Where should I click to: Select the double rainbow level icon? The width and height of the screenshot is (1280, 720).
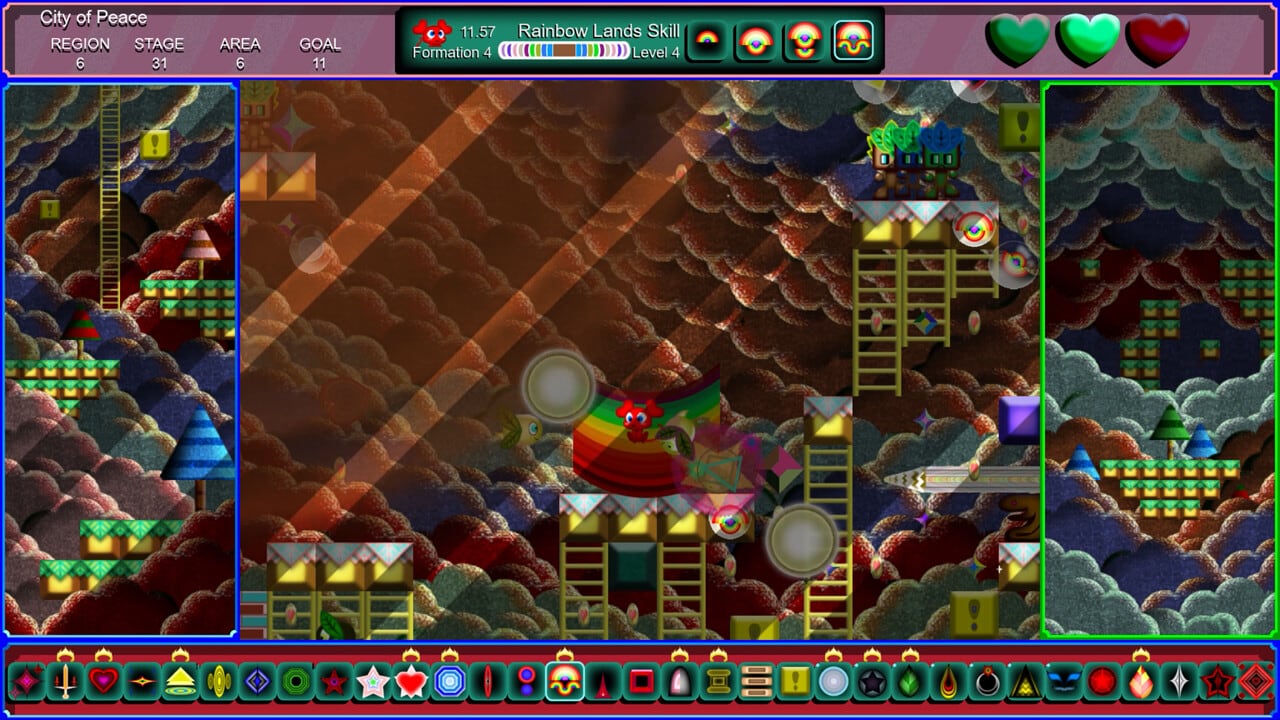(x=756, y=41)
